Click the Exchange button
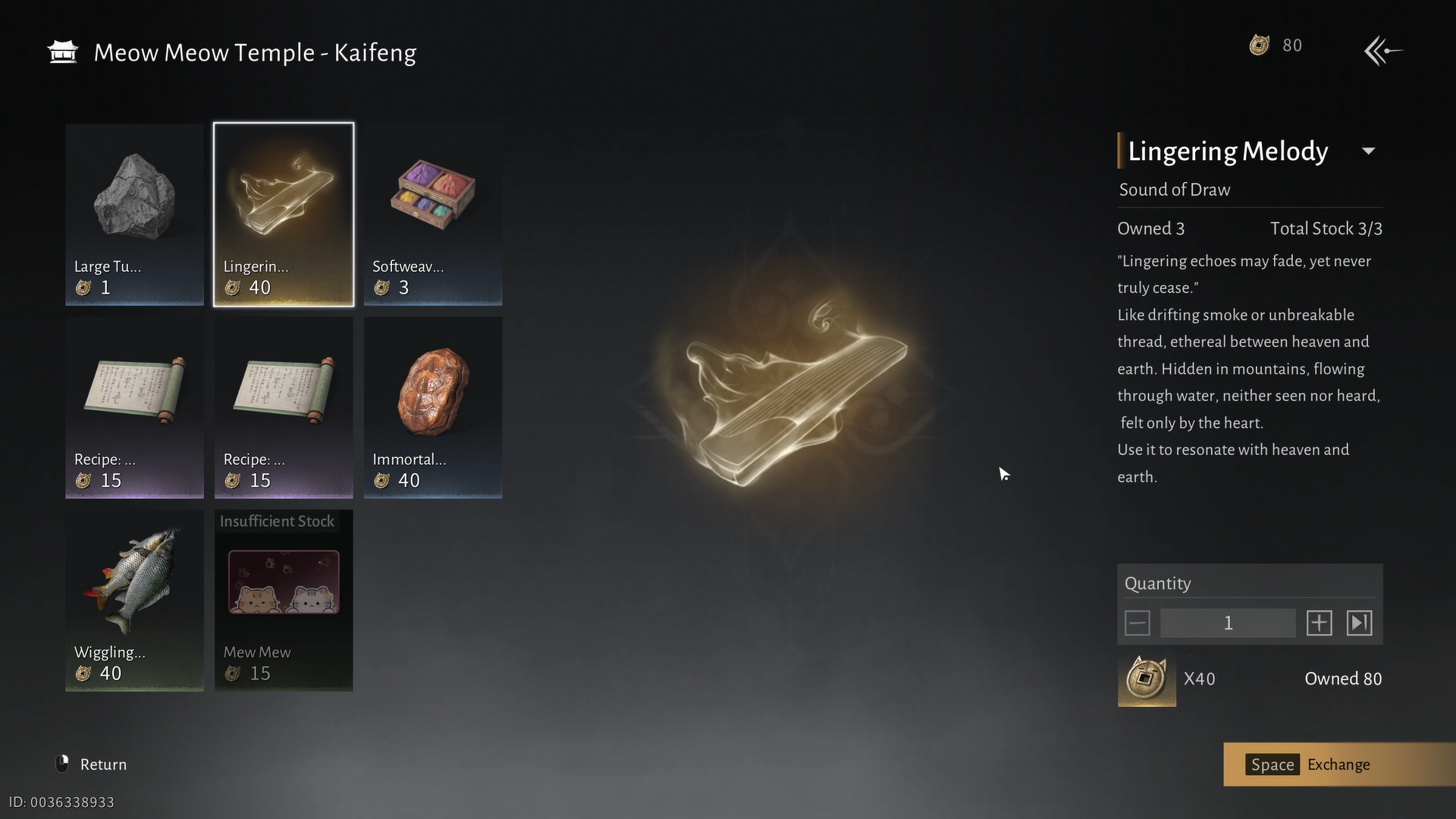1456x819 pixels. [x=1338, y=764]
